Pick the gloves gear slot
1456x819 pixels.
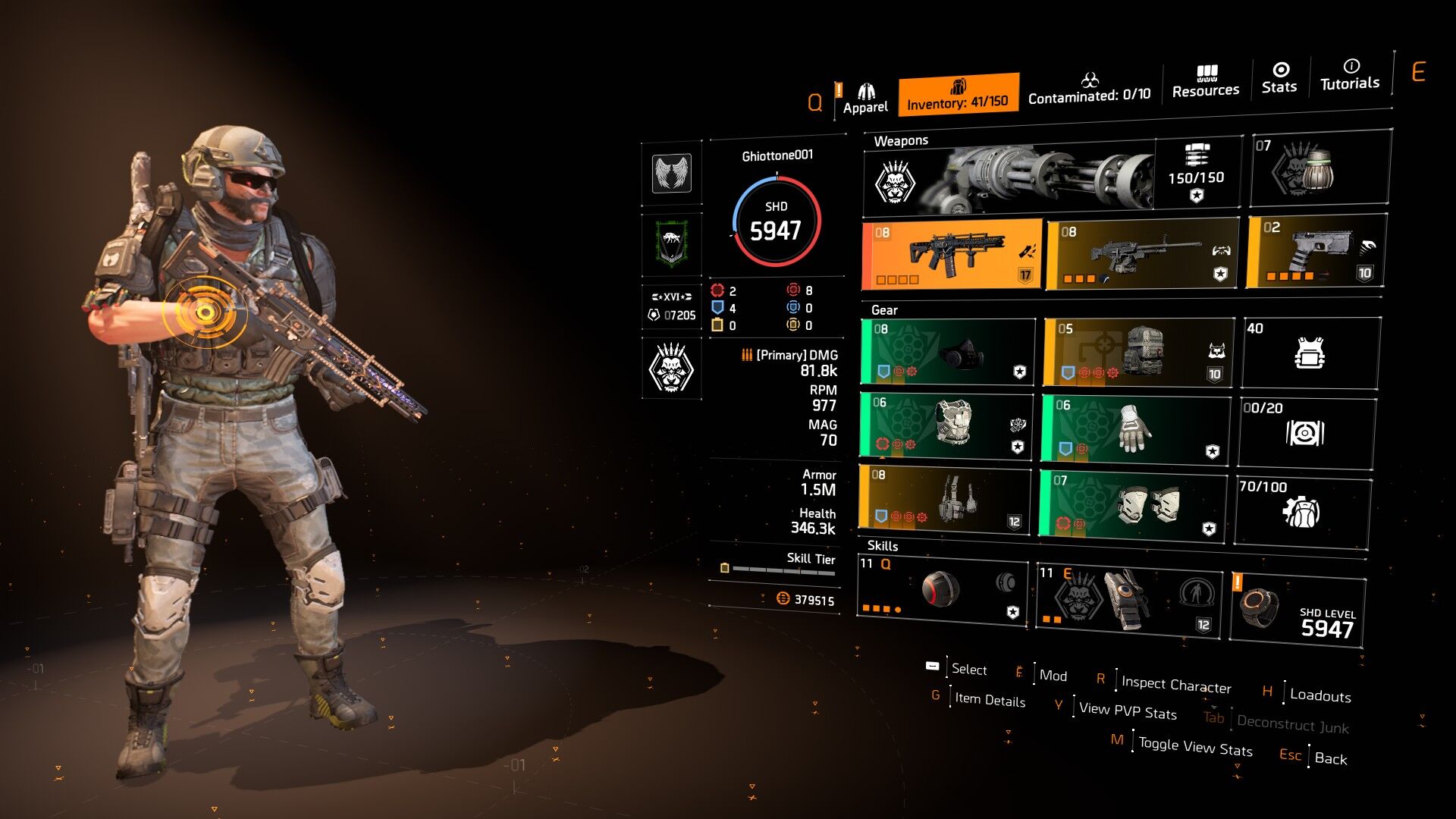coord(1134,428)
